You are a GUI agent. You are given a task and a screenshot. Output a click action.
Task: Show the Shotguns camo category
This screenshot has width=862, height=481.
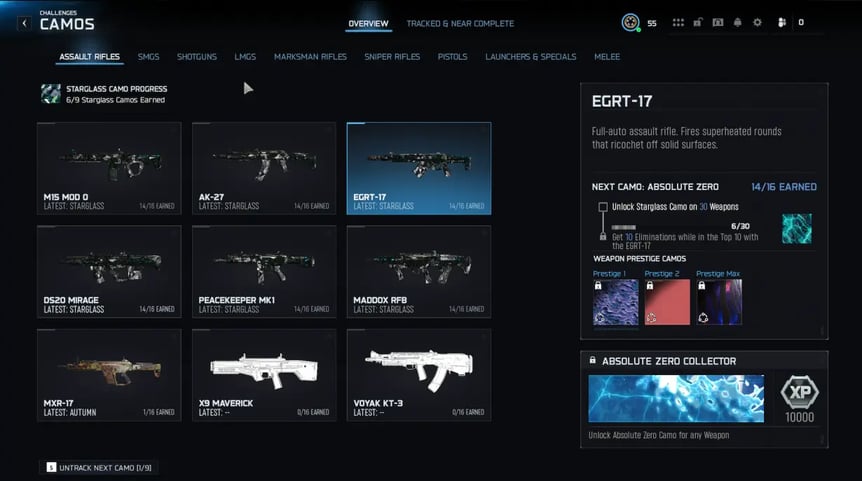[197, 57]
